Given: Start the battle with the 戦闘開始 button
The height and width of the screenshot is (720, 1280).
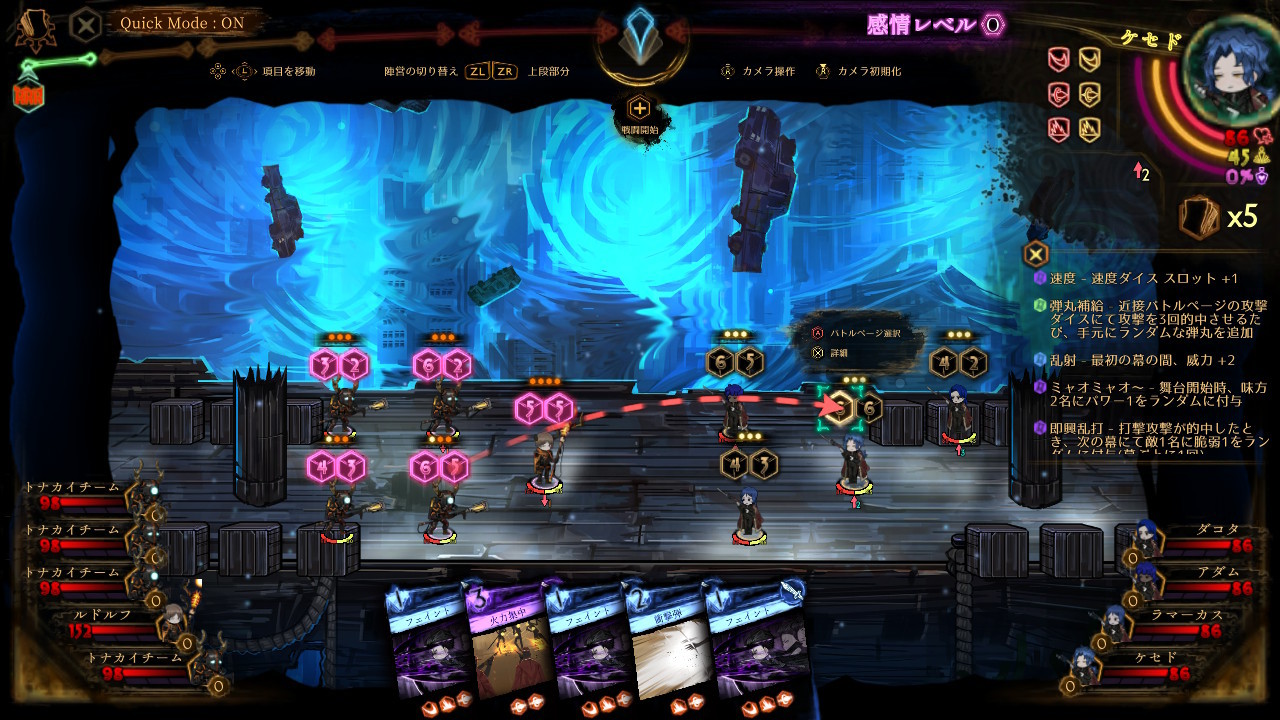Looking at the screenshot, I should 640,110.
